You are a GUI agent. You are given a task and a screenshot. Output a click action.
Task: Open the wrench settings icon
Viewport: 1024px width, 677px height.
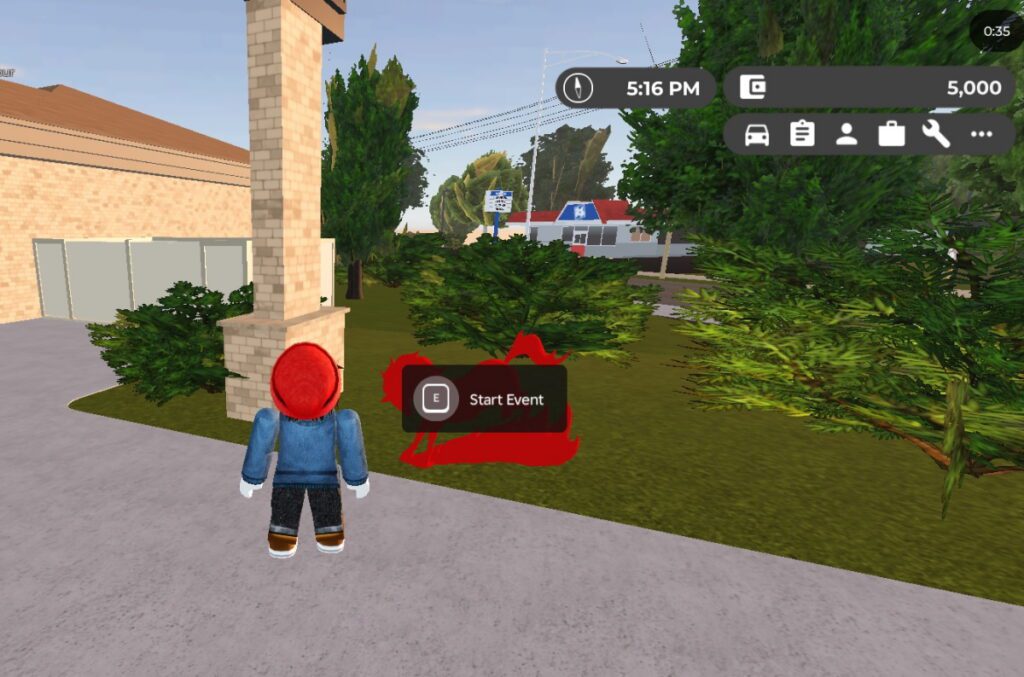936,134
